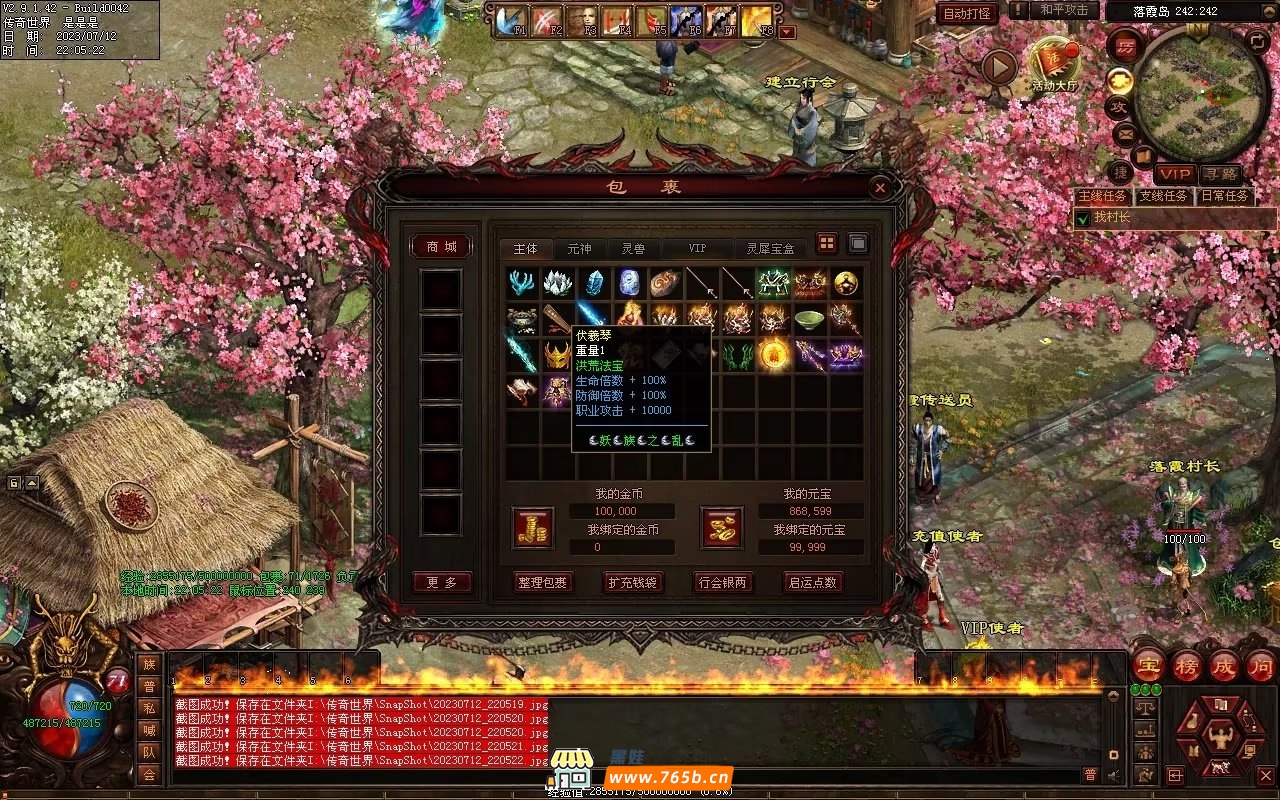Switch to the 灵兽 tab
The image size is (1280, 800).
click(x=633, y=248)
